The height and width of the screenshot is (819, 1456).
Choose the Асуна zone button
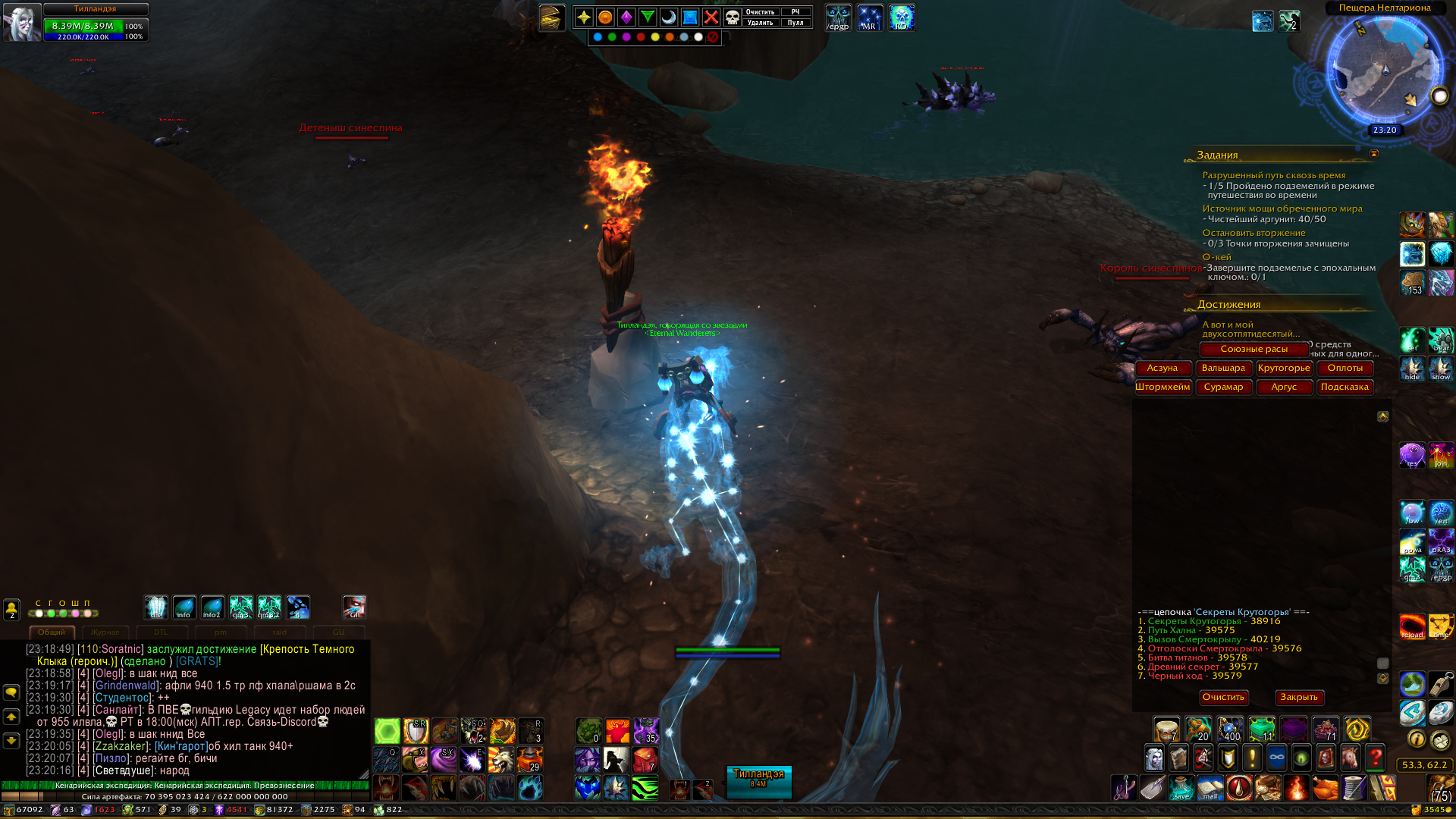[1162, 368]
